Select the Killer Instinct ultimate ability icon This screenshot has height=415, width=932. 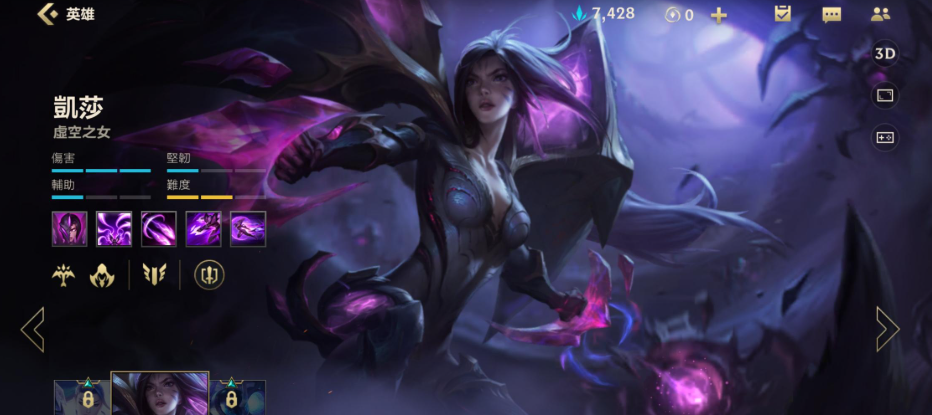(248, 229)
